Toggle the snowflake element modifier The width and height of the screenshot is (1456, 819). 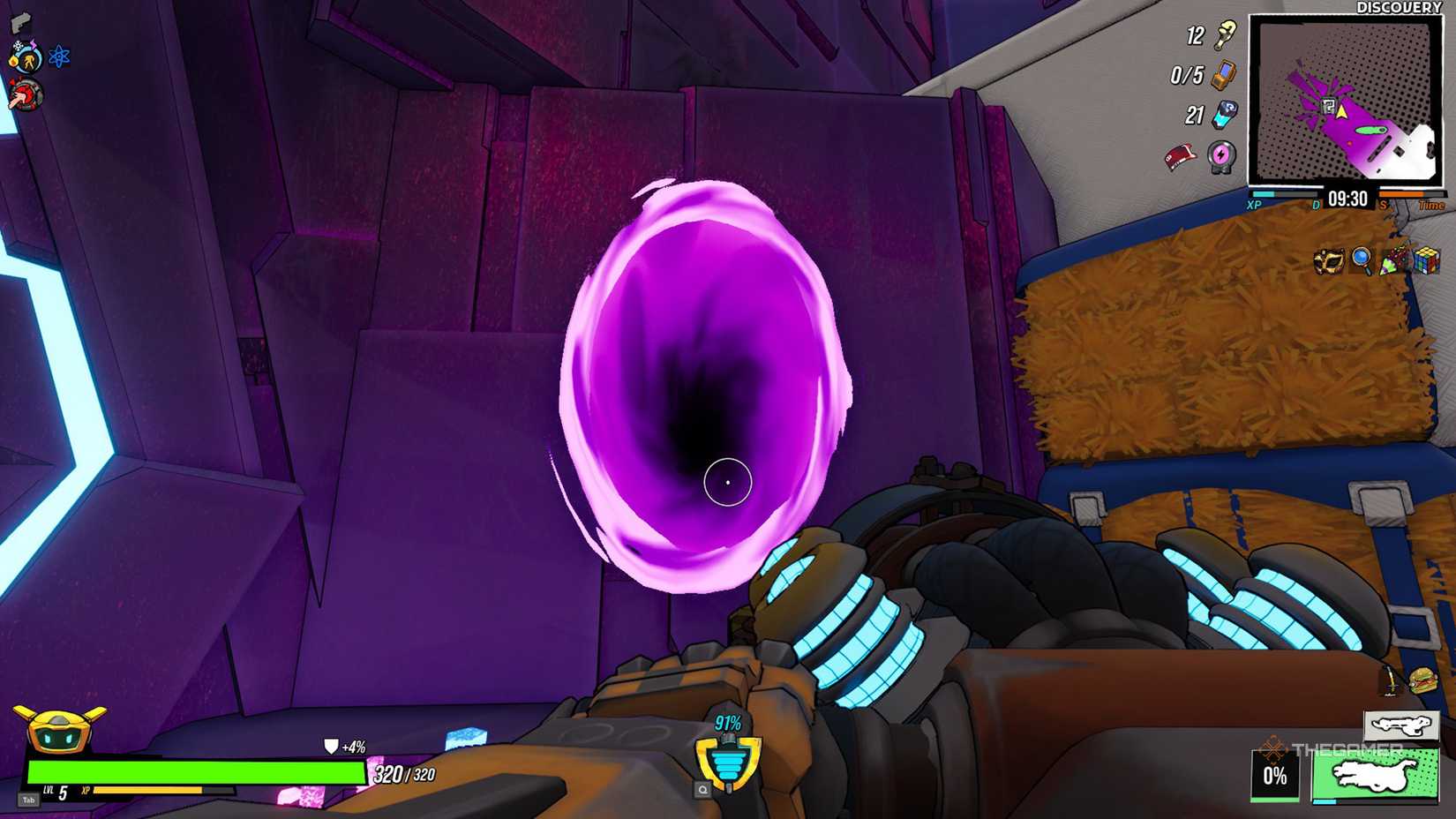[x=17, y=45]
